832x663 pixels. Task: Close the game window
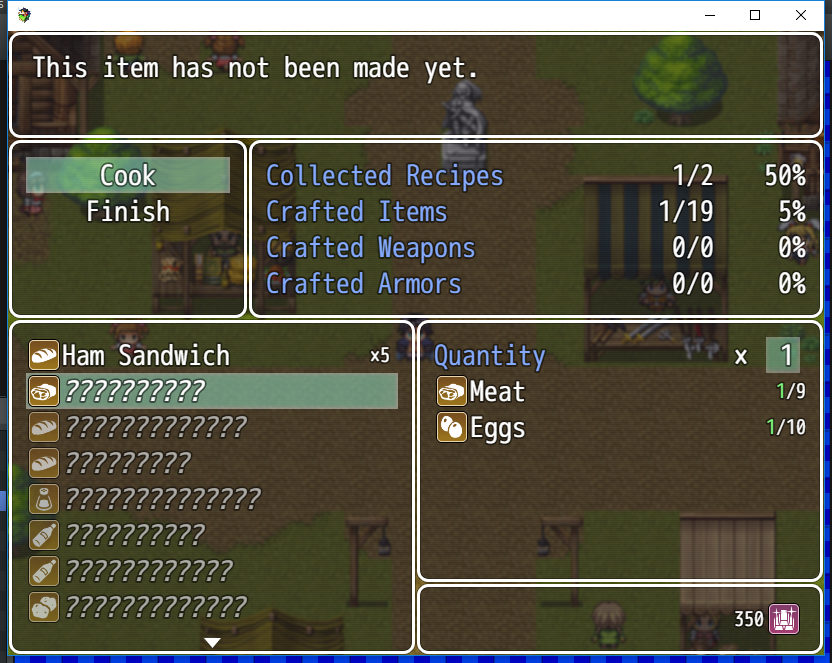[x=801, y=15]
